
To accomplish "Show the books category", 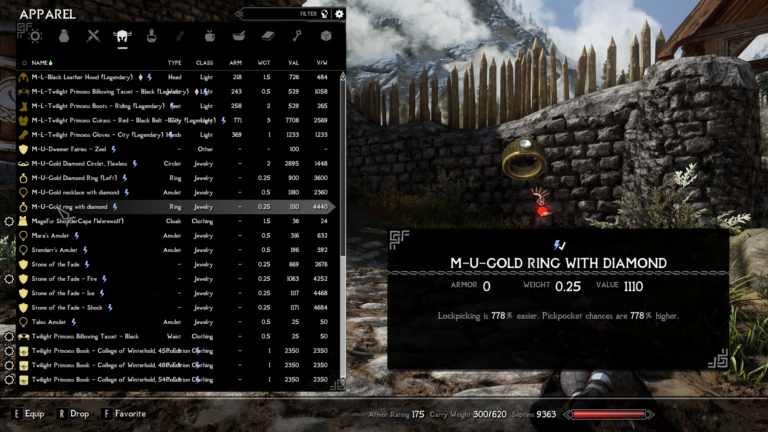I will [x=268, y=36].
